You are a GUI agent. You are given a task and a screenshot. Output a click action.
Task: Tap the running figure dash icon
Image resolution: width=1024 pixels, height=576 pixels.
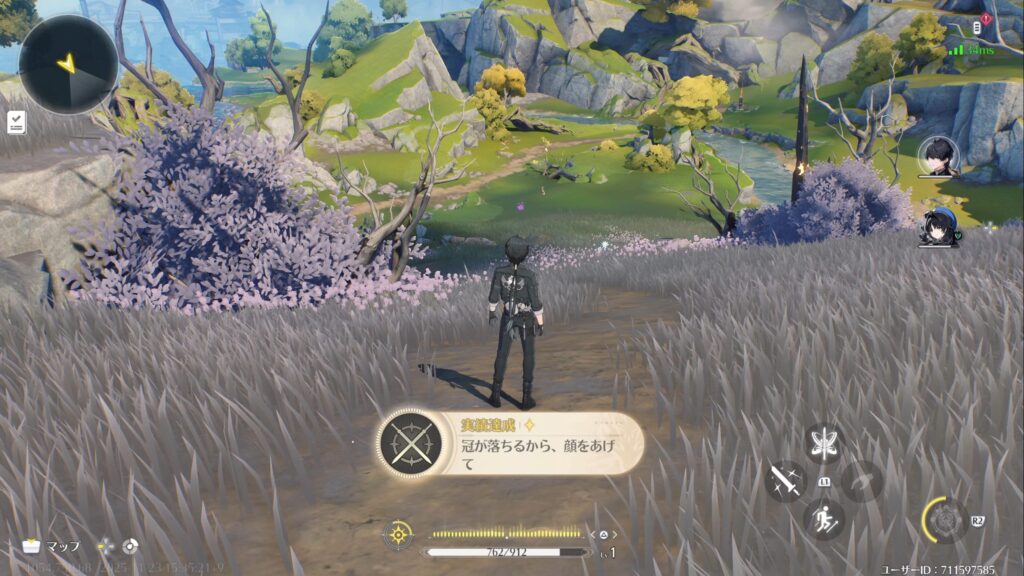click(824, 519)
